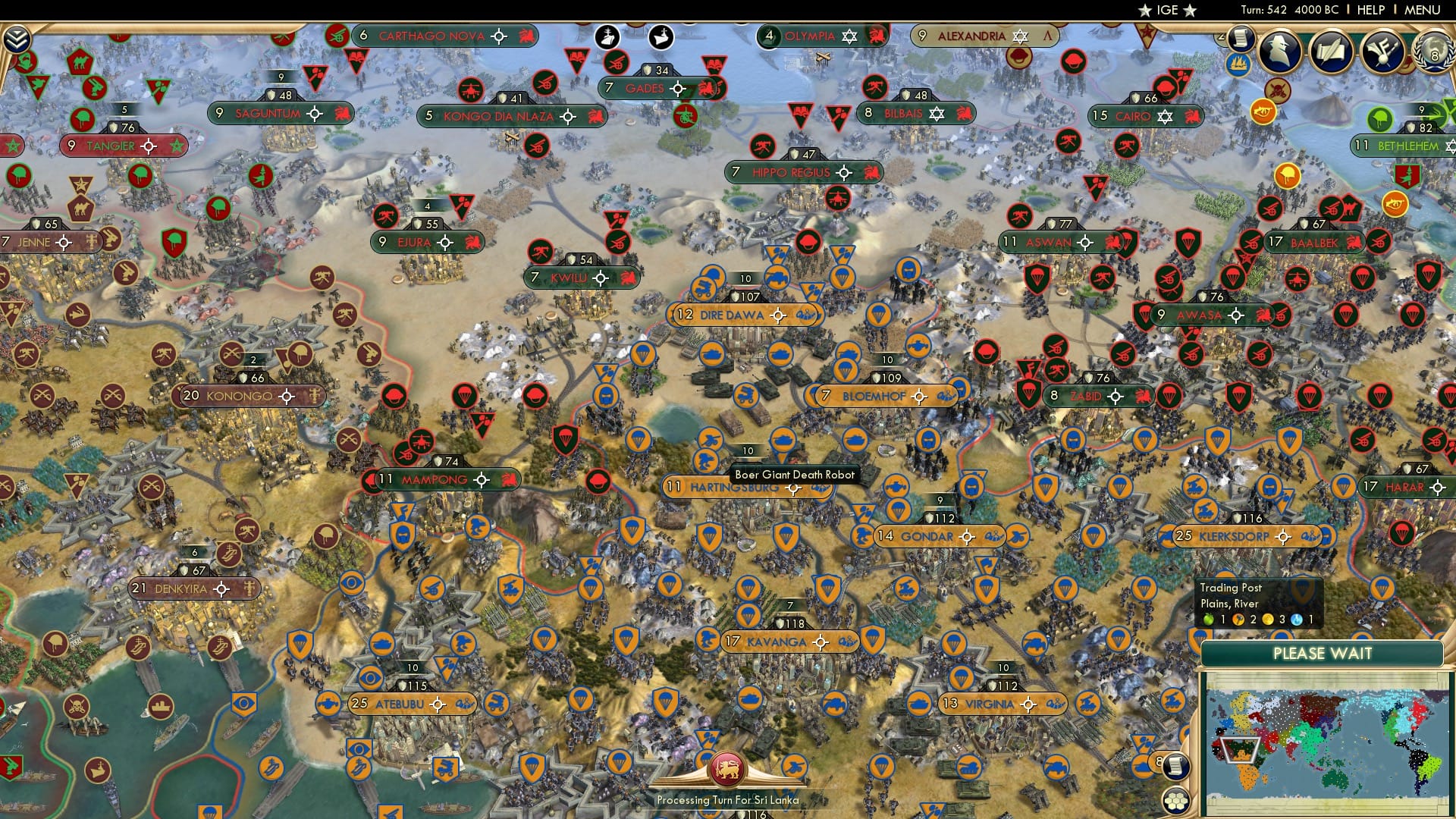
Task: Click the green helmet icon above Bethlehem
Action: [x=1379, y=120]
